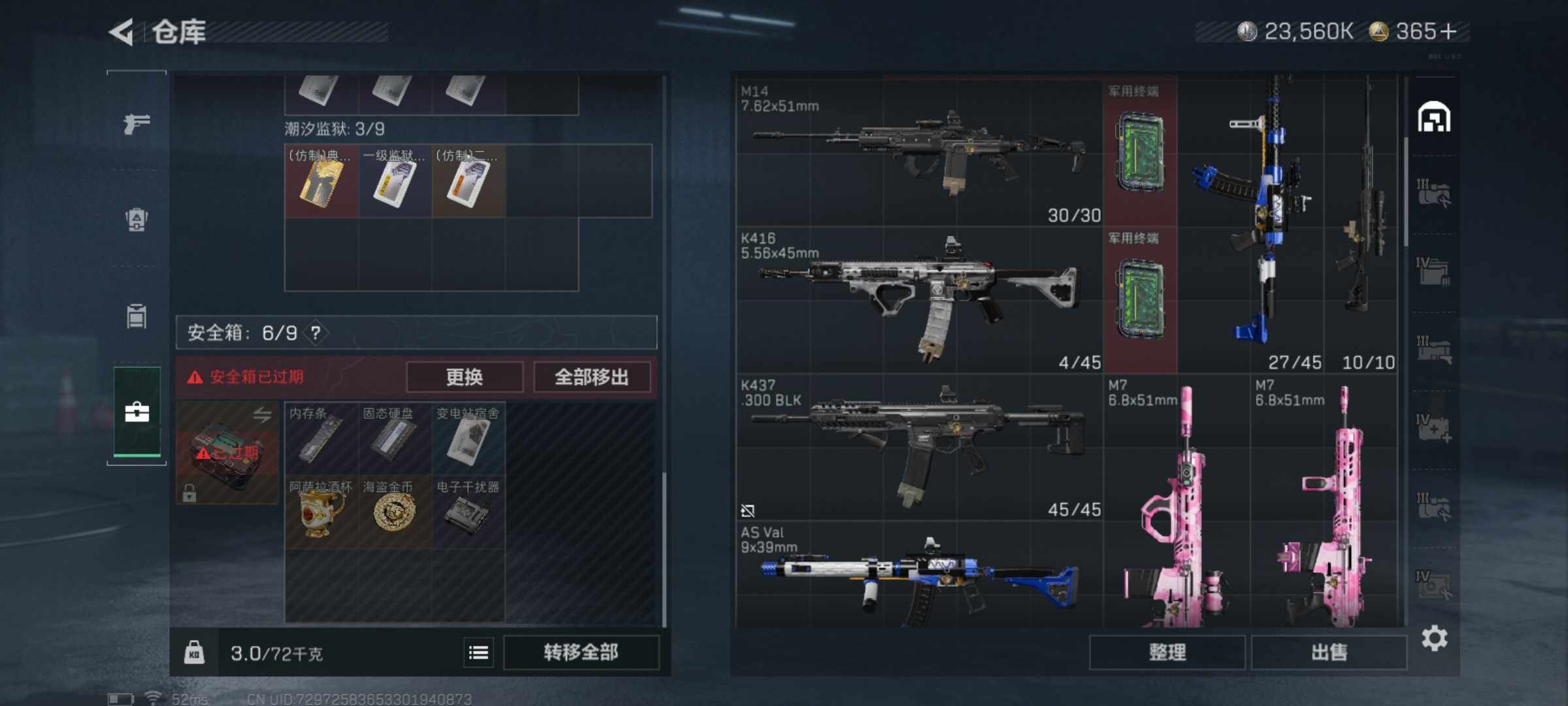This screenshot has height=706, width=1568.
Task: Click the 更换 button to replace the safe box
Action: pyautogui.click(x=465, y=377)
